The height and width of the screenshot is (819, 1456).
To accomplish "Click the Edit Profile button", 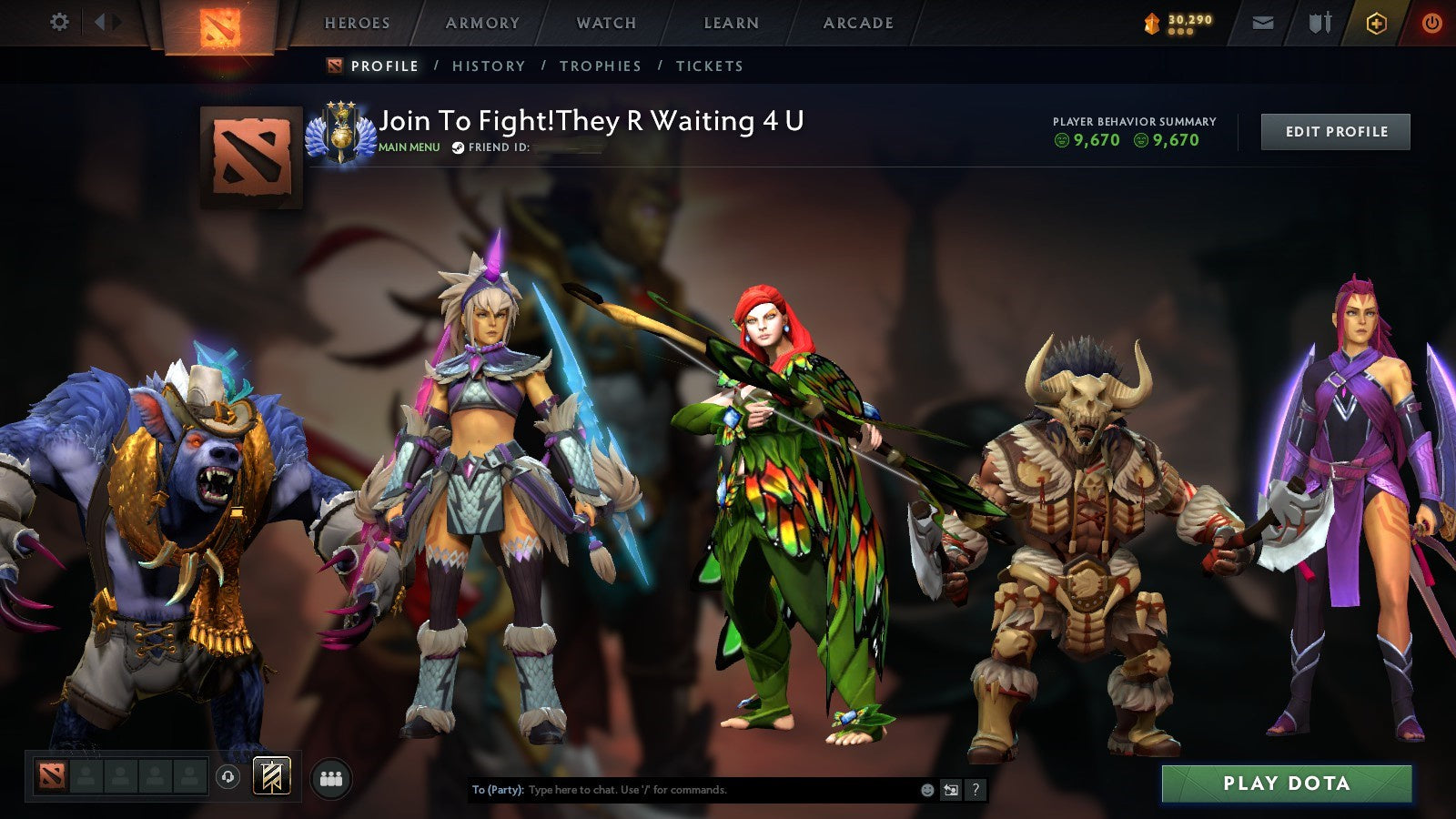I will point(1334,131).
